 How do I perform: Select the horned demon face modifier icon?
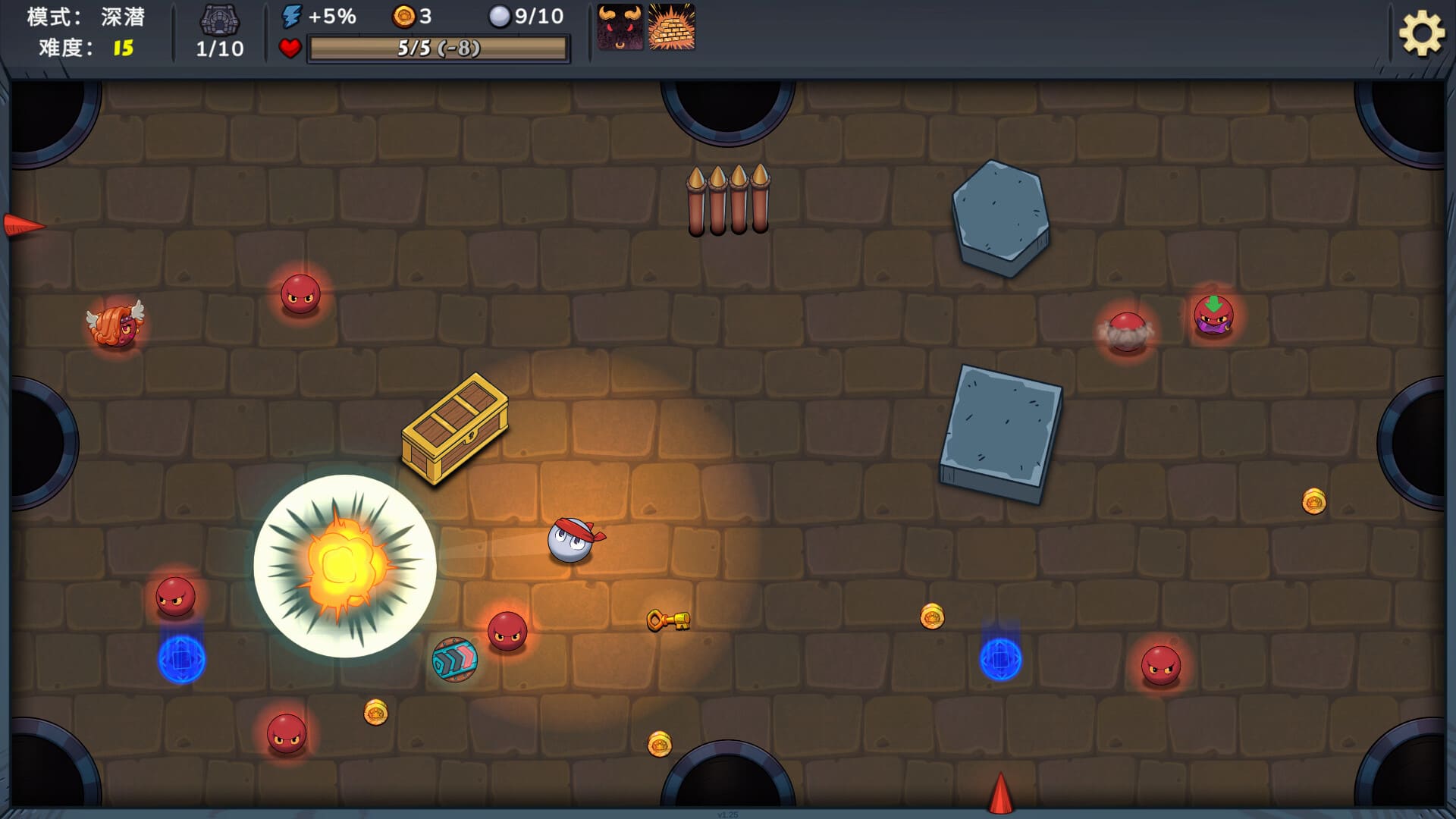(x=620, y=27)
